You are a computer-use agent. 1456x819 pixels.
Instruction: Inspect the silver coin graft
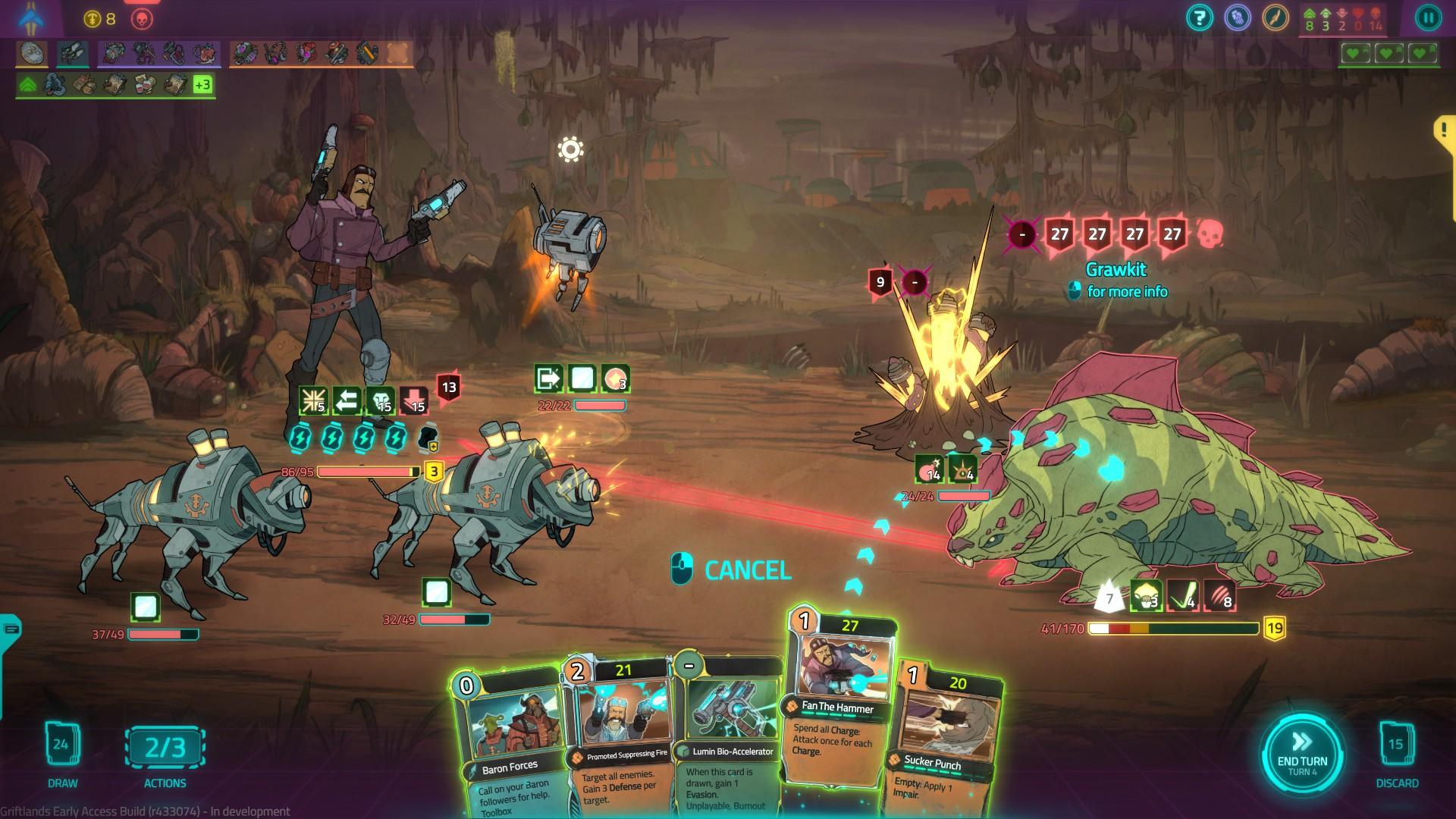(x=33, y=53)
